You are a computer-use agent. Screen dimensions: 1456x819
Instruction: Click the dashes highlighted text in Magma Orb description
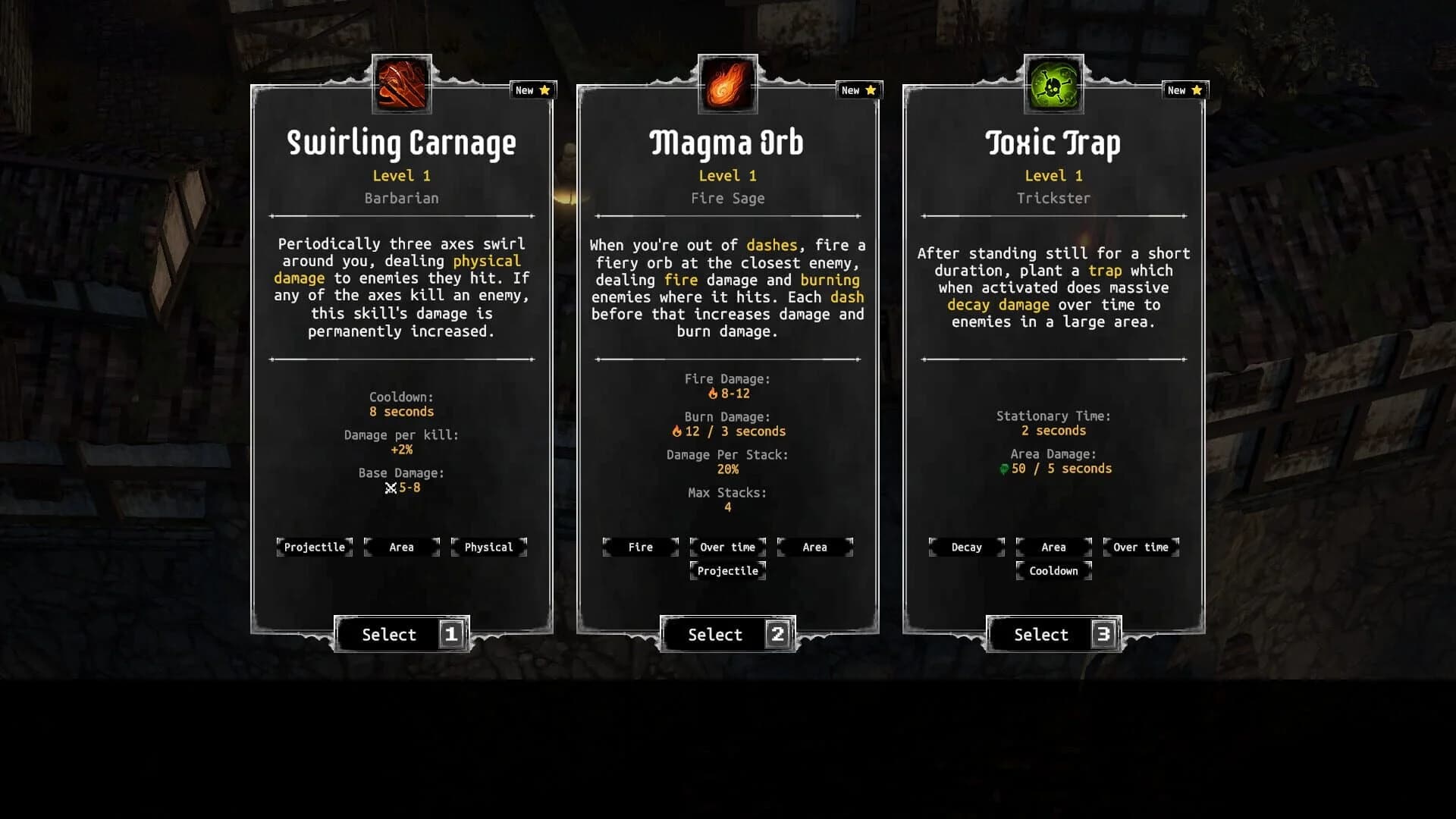point(770,245)
